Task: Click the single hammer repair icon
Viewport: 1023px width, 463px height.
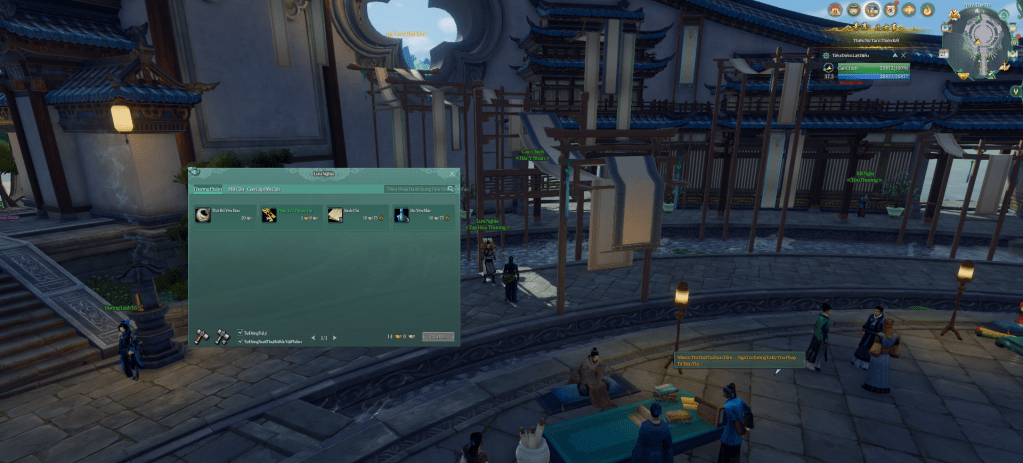Action: point(200,336)
